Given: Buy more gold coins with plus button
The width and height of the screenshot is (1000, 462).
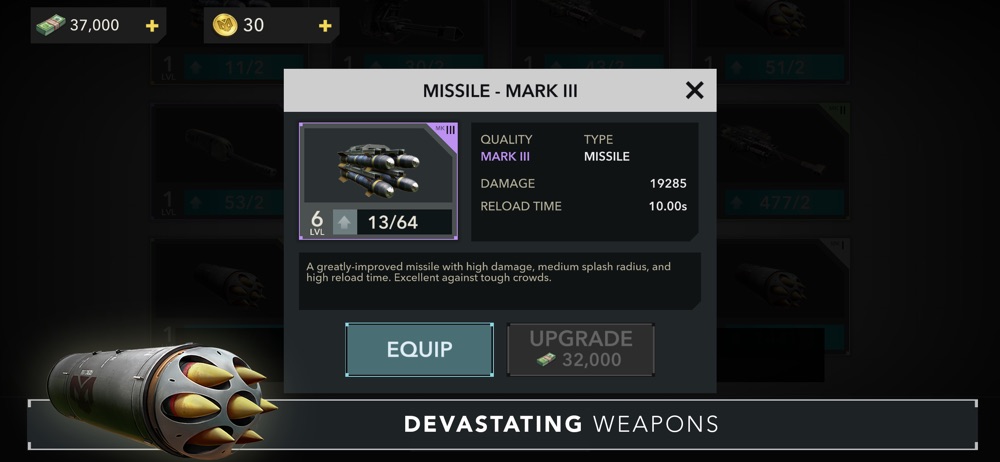Looking at the screenshot, I should [x=324, y=26].
